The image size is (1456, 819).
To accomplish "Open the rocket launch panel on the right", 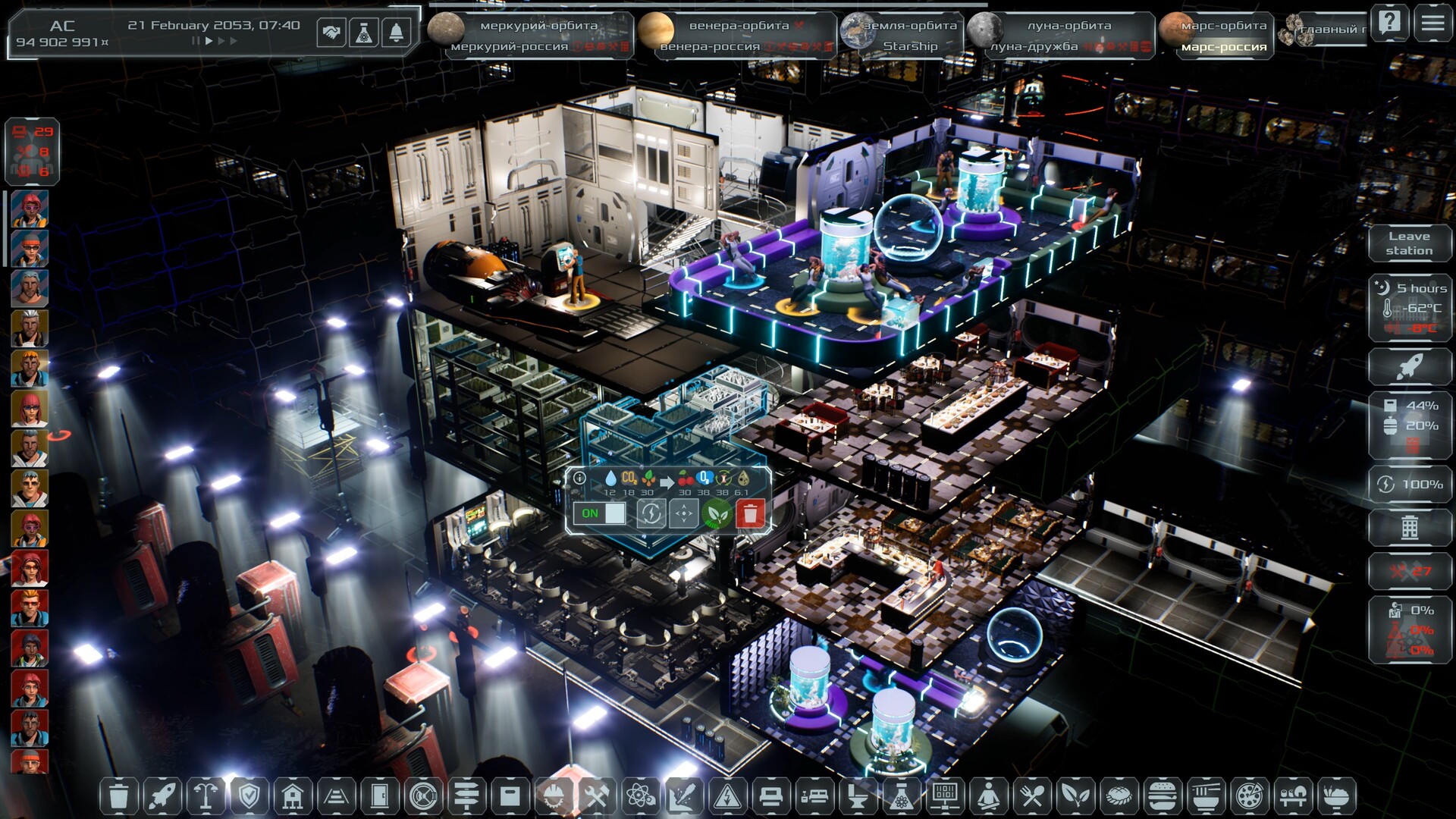I will tap(1410, 367).
